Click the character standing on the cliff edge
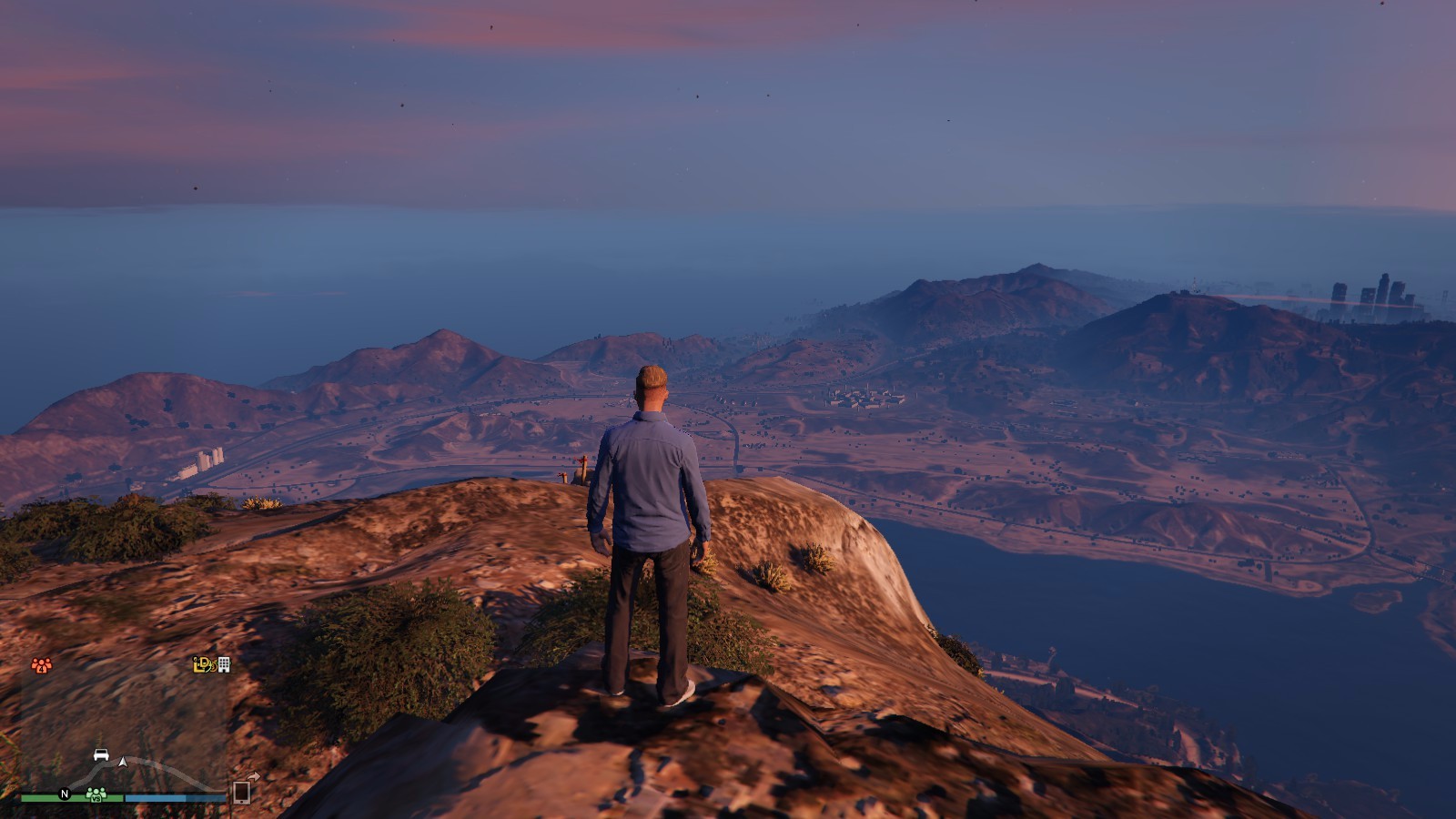The width and height of the screenshot is (1456, 819). pos(652,537)
